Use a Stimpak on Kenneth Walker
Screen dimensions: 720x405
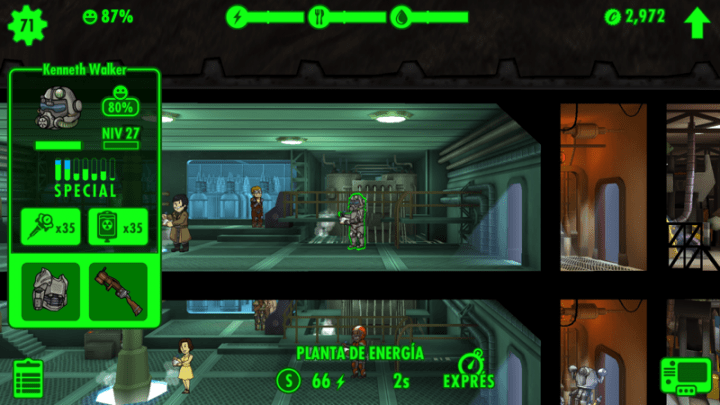click(x=49, y=227)
